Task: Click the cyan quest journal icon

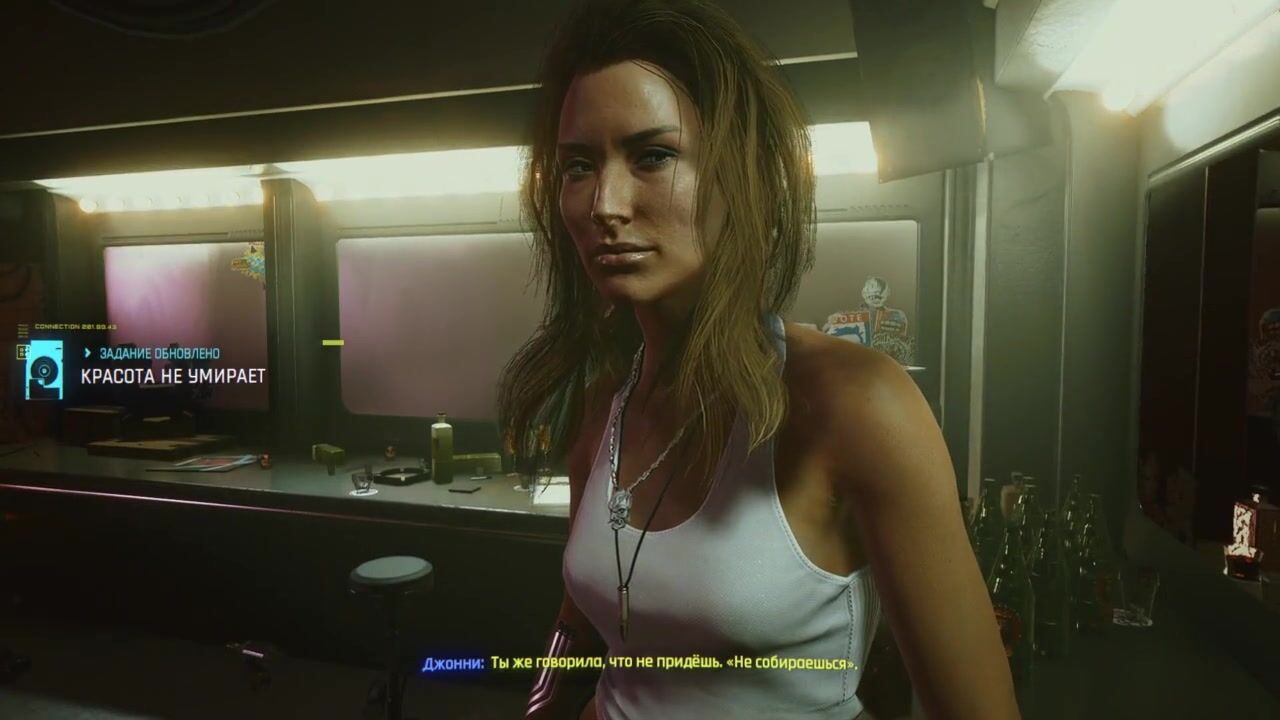Action: click(x=44, y=370)
